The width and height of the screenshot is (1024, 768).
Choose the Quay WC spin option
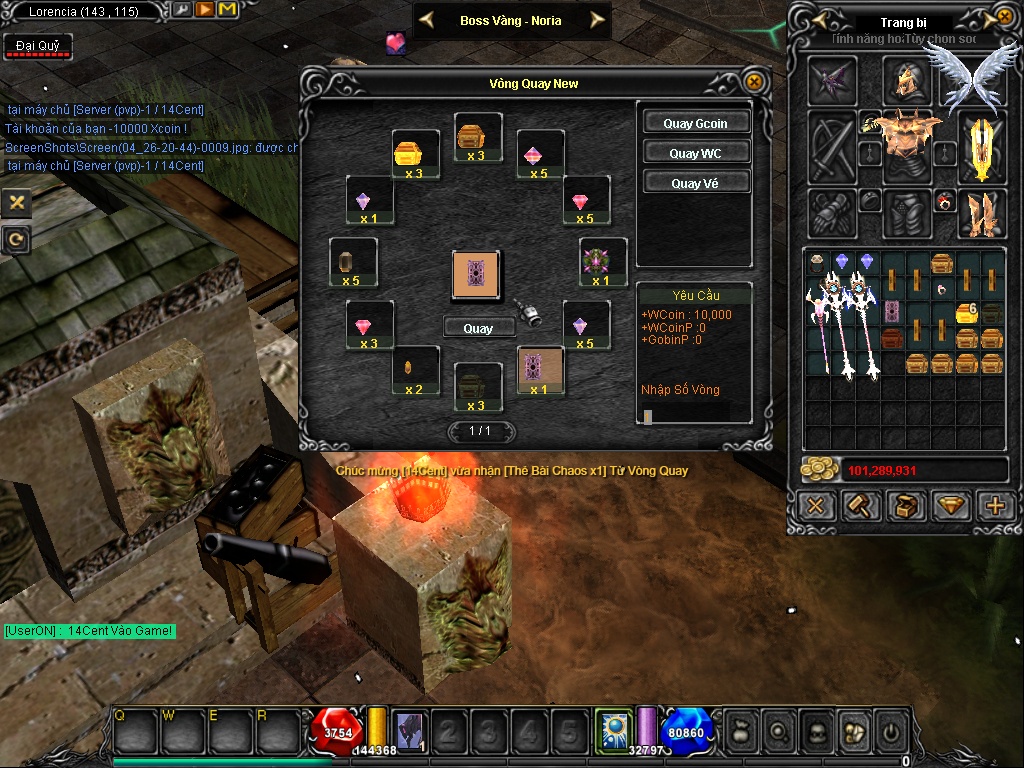[x=695, y=153]
